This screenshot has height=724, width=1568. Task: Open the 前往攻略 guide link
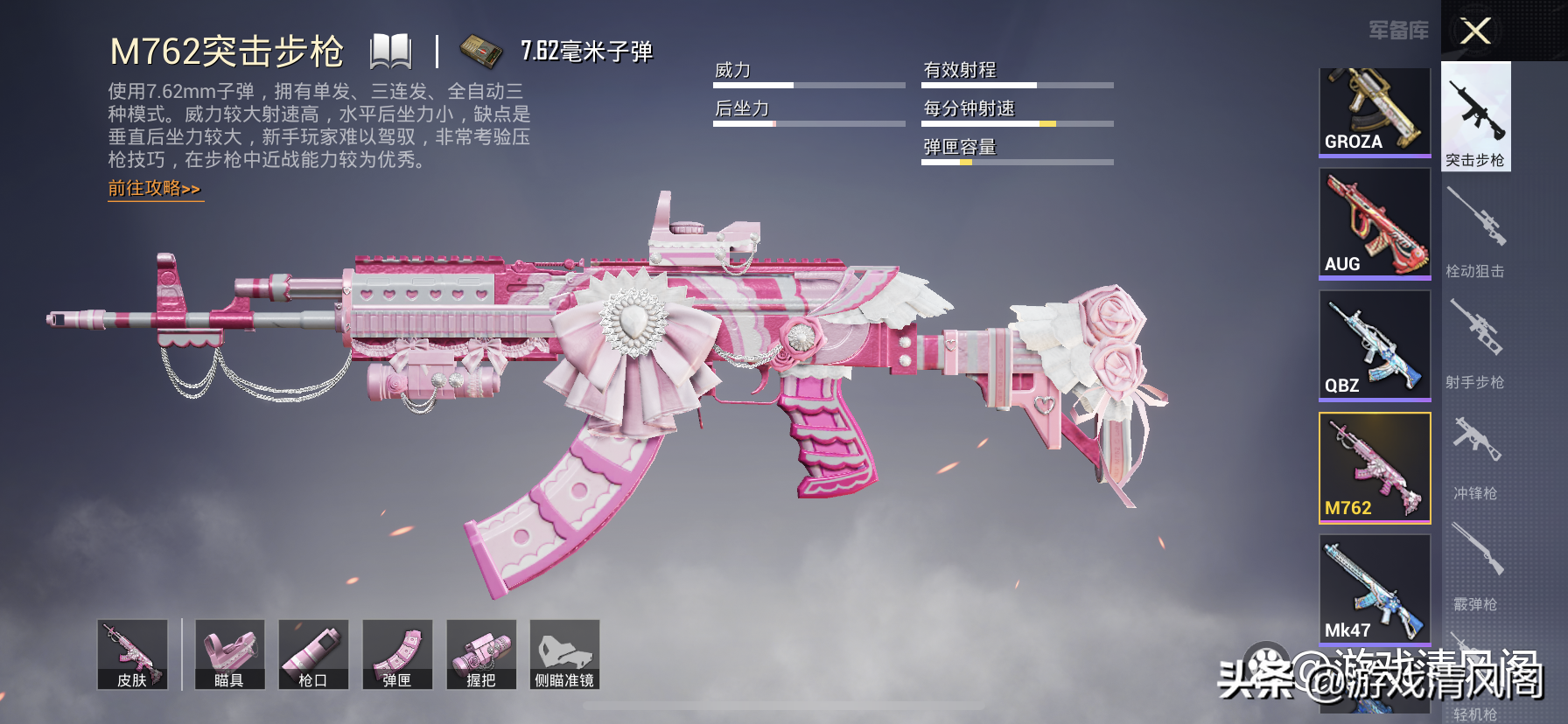(155, 189)
